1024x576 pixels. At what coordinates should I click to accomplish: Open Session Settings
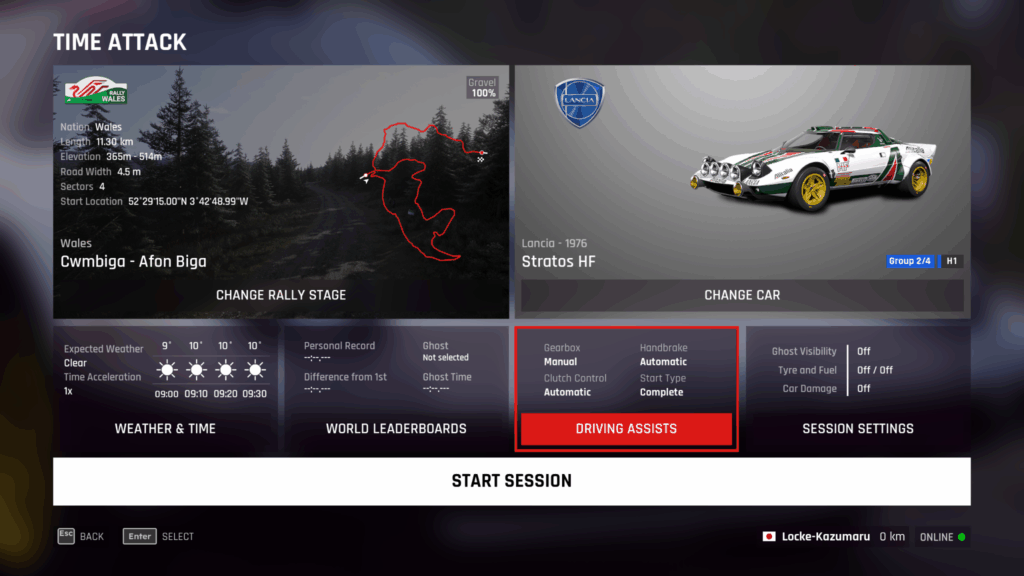pos(857,428)
